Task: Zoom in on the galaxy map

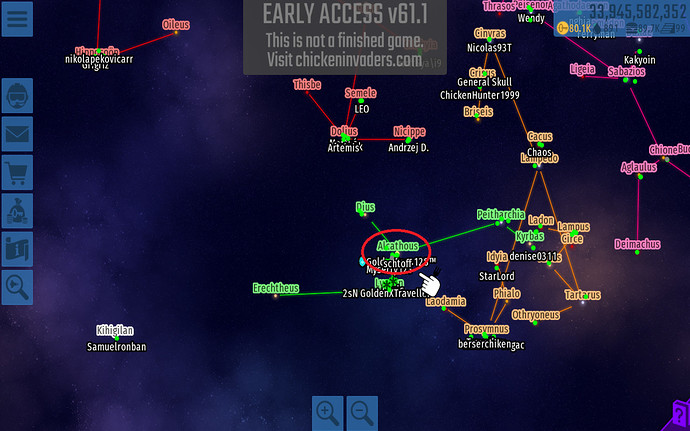Action: tap(327, 411)
